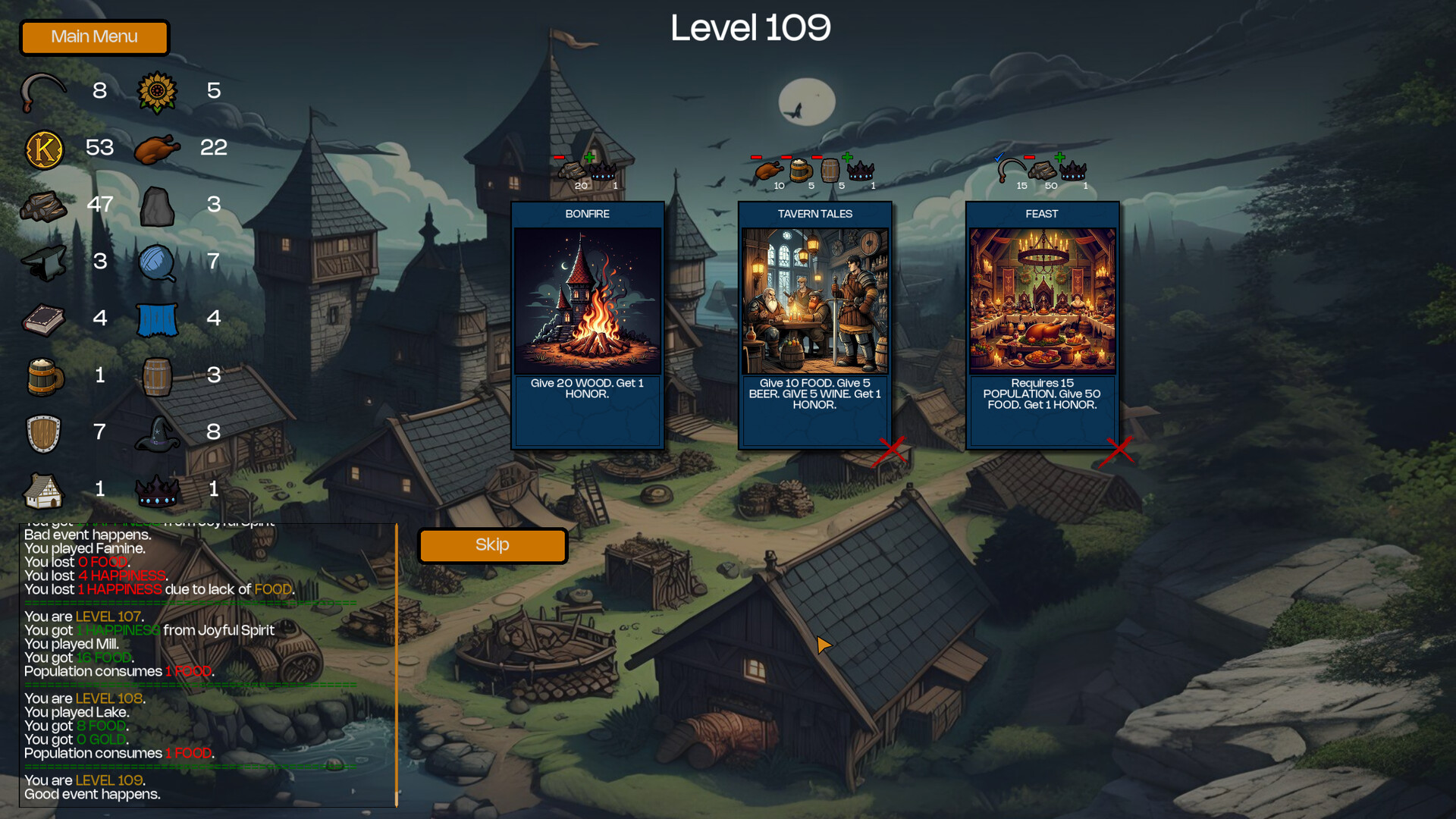Screen dimensions: 1456x819
Task: Click the shield resource icon
Action: click(x=43, y=432)
